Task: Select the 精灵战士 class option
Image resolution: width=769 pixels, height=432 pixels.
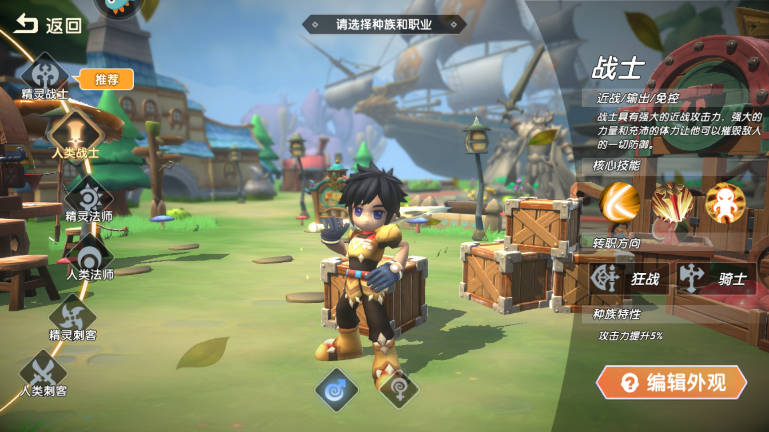Action: [44, 76]
